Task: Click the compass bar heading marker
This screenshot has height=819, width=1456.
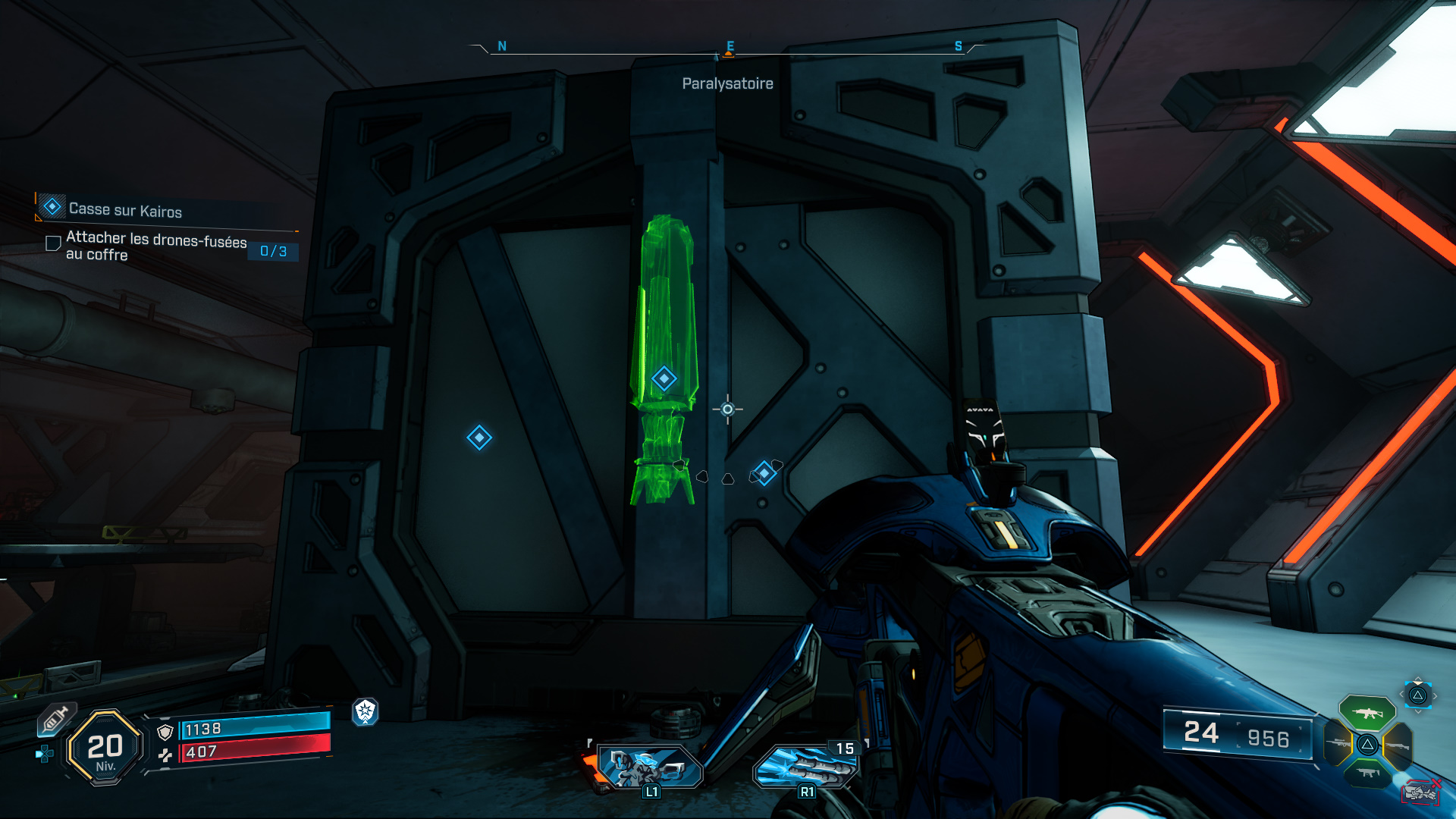Action: tap(729, 51)
